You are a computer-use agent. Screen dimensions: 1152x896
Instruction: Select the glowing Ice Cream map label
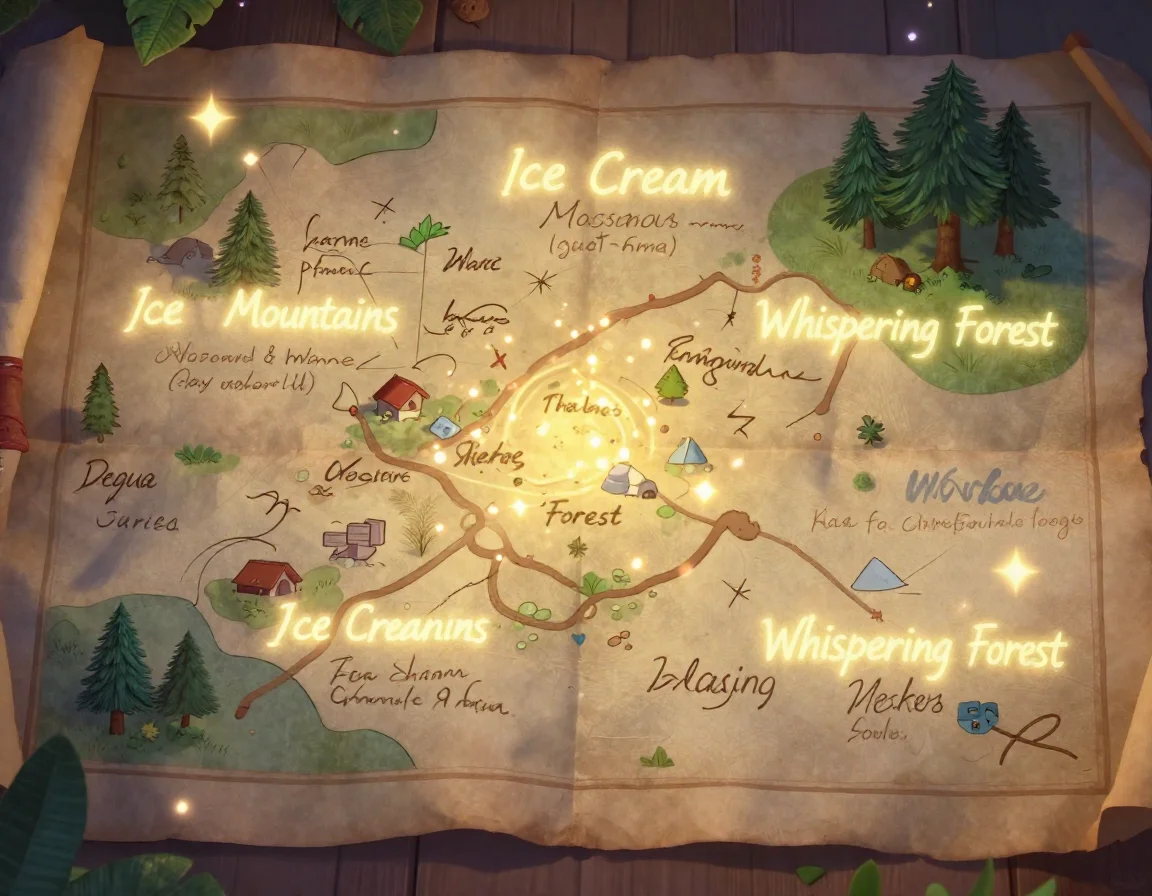pos(615,176)
